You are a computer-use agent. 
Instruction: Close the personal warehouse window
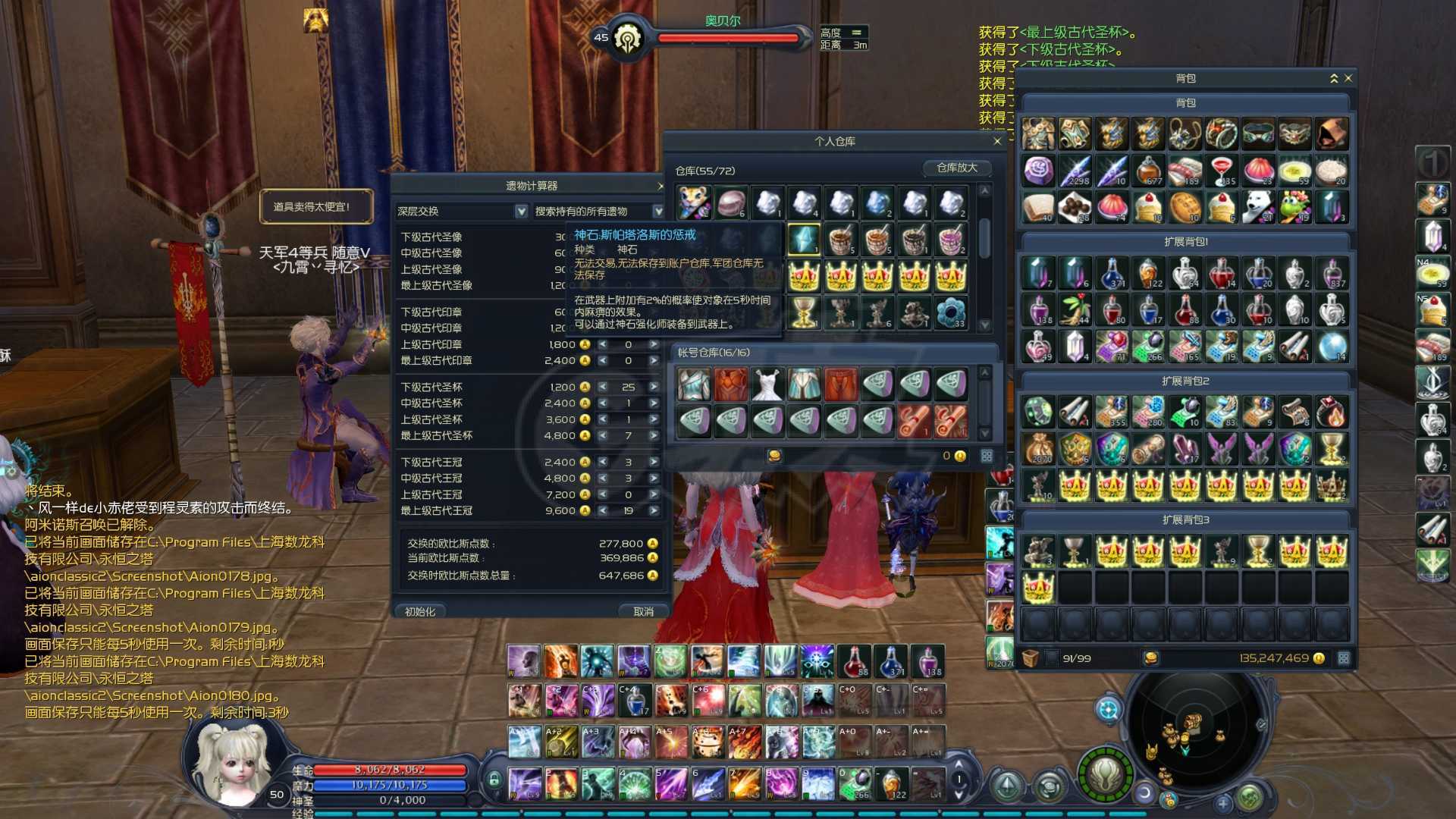pos(997,142)
